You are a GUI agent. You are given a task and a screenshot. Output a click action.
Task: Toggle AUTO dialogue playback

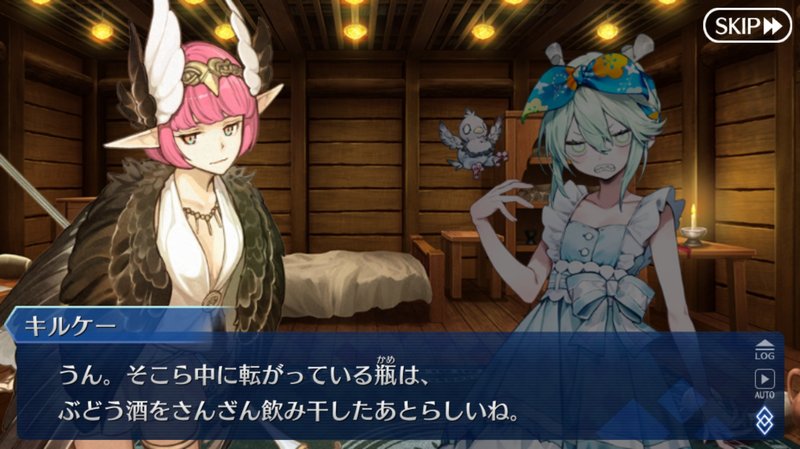coord(765,383)
